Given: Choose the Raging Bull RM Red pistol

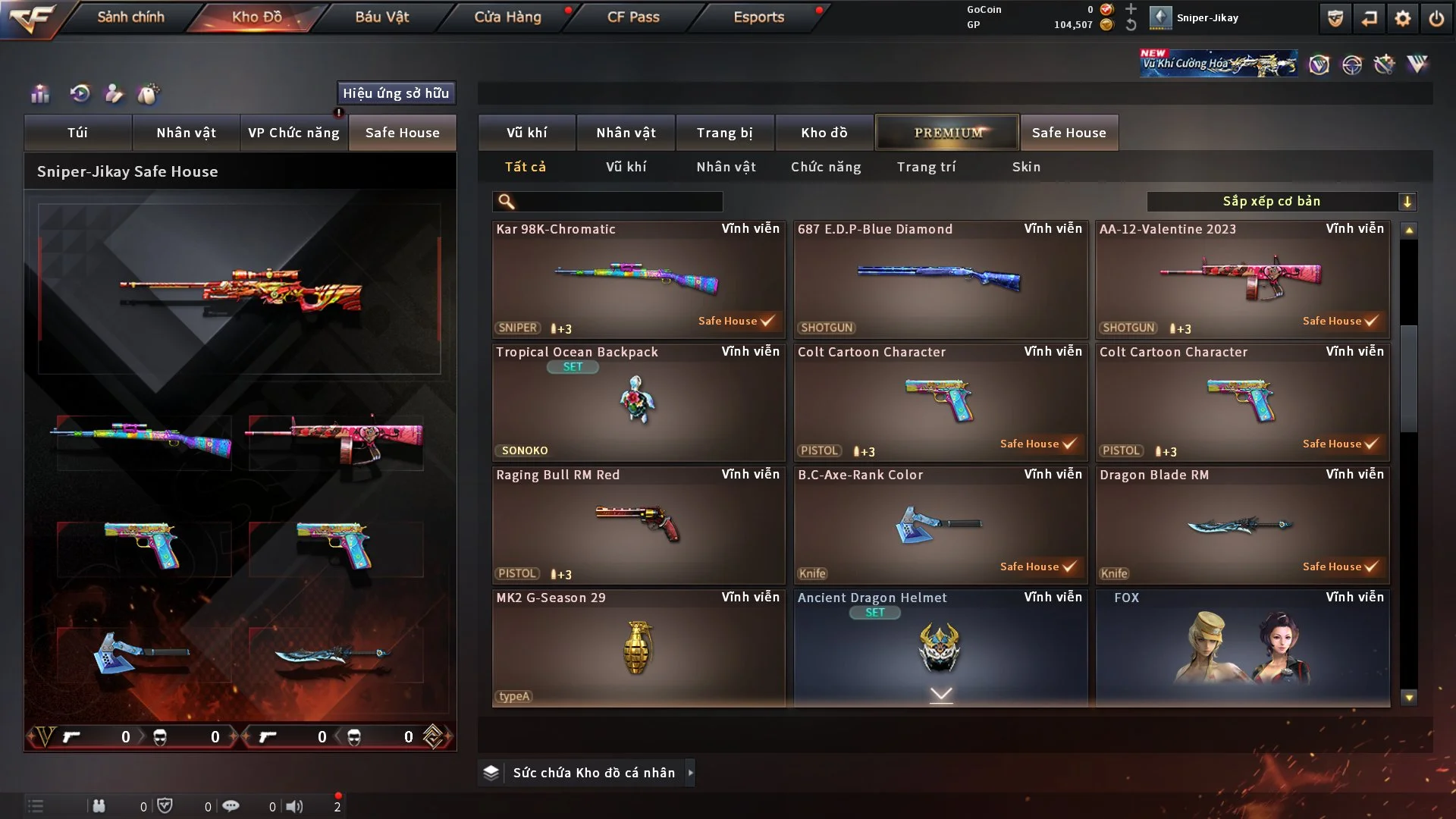Looking at the screenshot, I should click(638, 525).
